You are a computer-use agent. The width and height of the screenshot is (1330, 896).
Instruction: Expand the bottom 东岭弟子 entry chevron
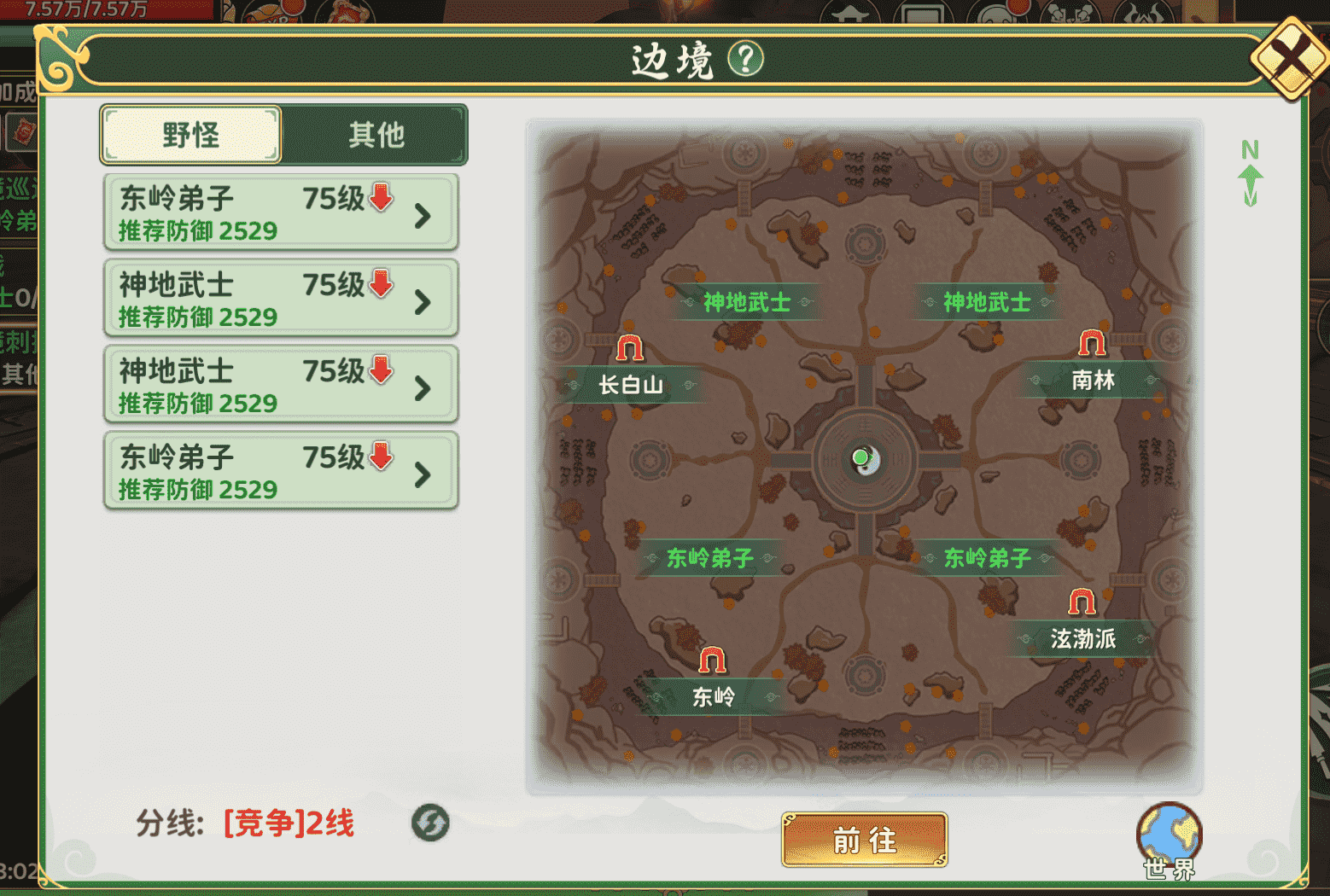[x=422, y=472]
